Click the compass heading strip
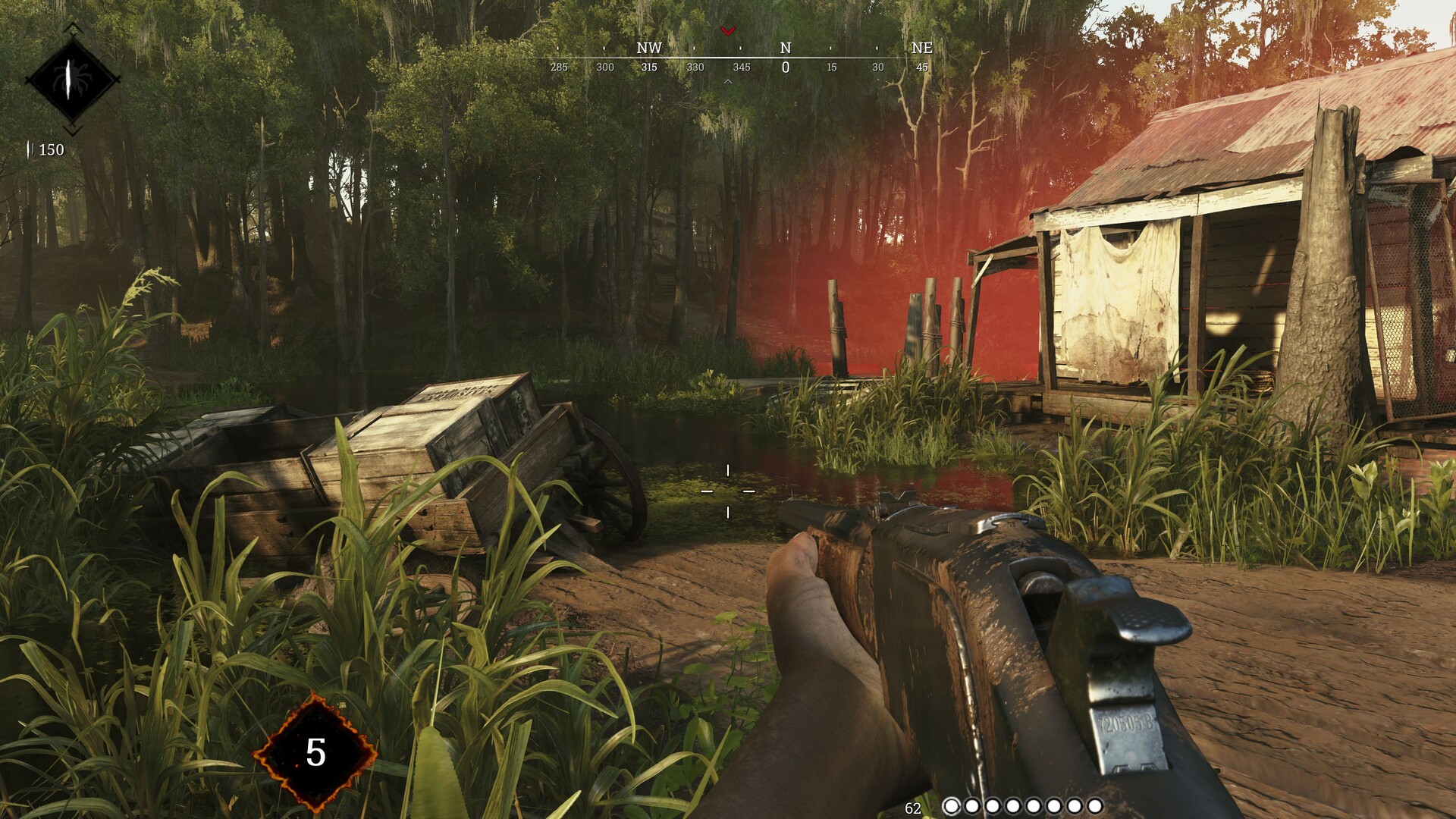The image size is (1456, 819). pyautogui.click(x=739, y=58)
